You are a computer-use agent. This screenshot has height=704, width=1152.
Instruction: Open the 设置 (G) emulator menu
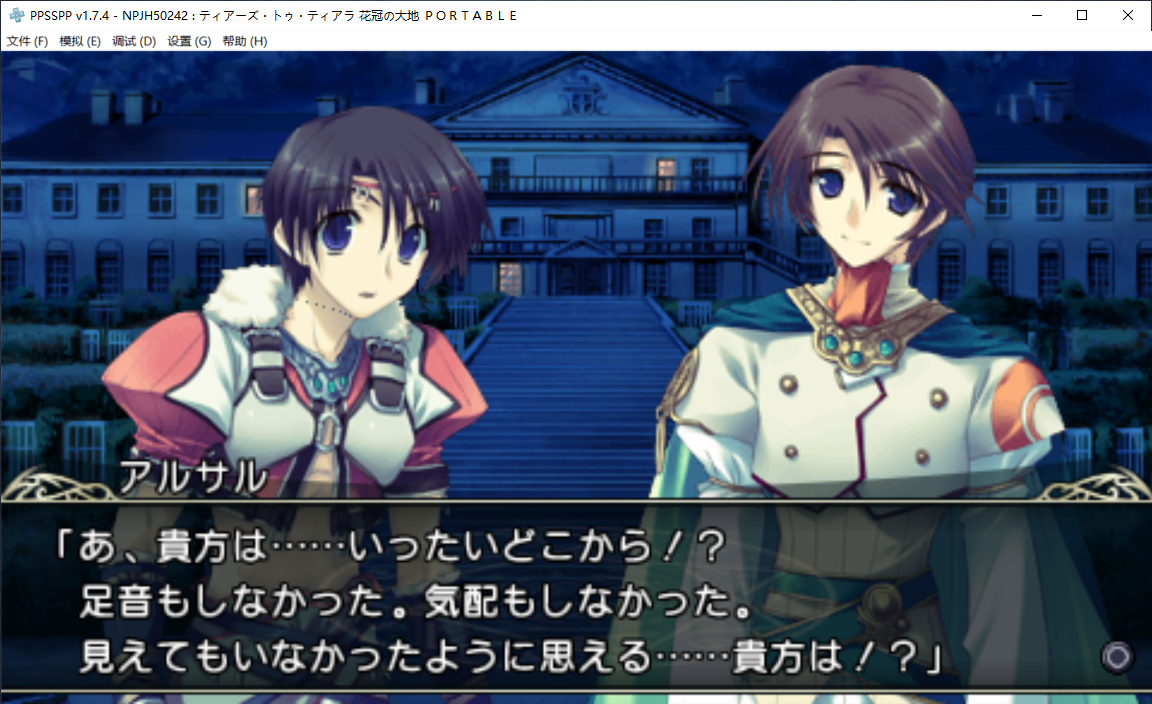189,41
